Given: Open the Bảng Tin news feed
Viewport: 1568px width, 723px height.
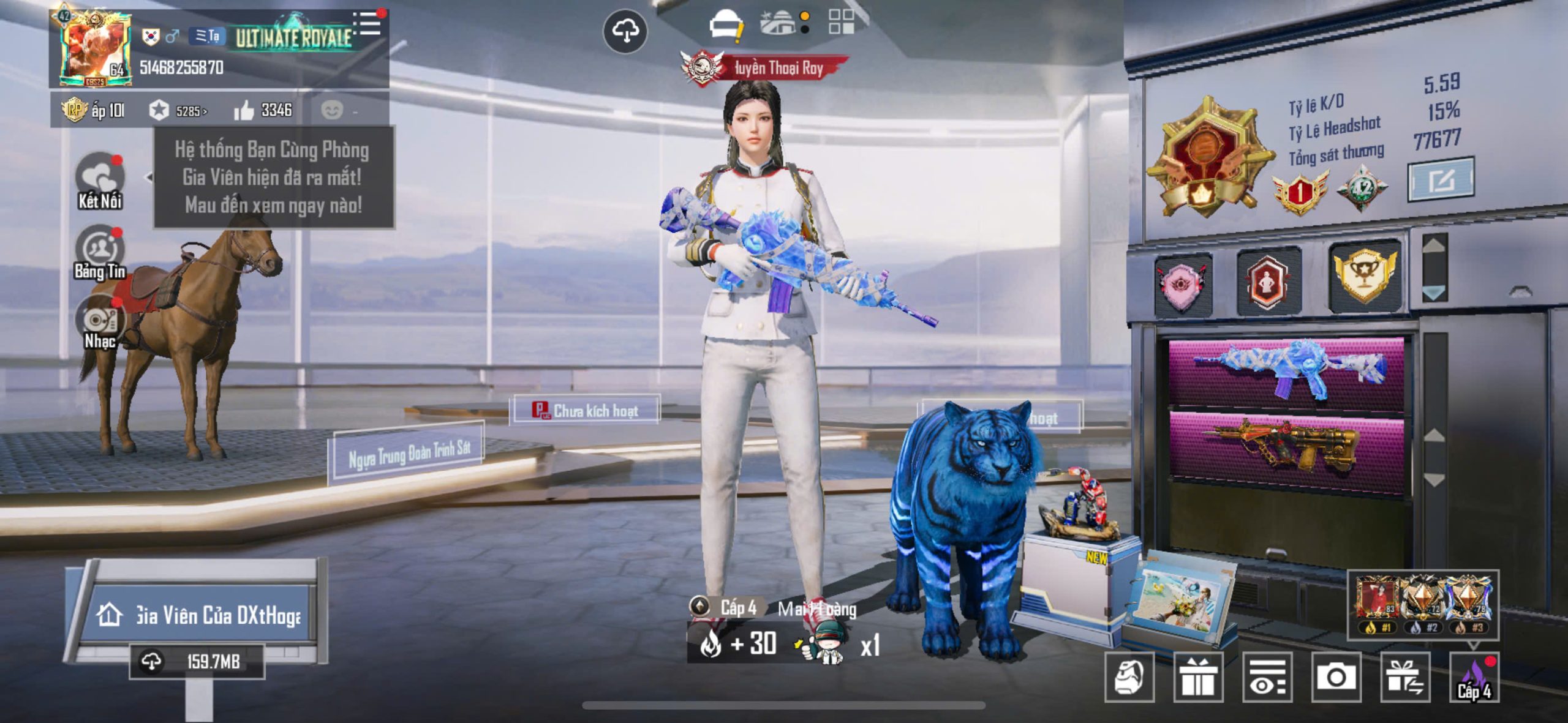Looking at the screenshot, I should pyautogui.click(x=99, y=252).
